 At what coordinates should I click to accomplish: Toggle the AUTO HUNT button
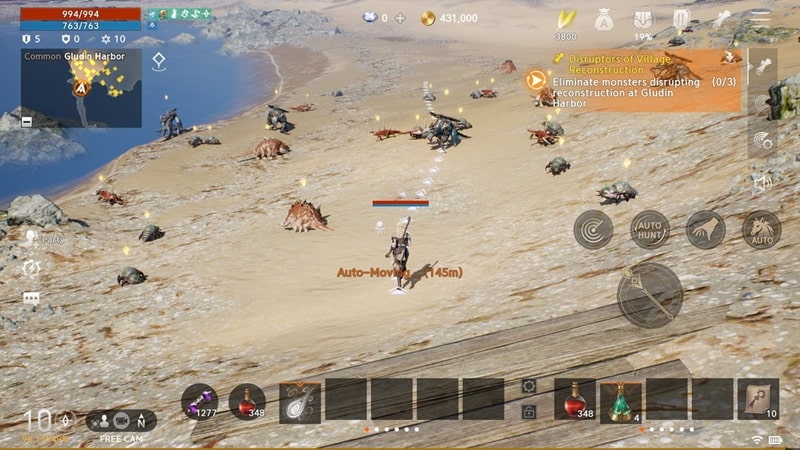pos(650,230)
